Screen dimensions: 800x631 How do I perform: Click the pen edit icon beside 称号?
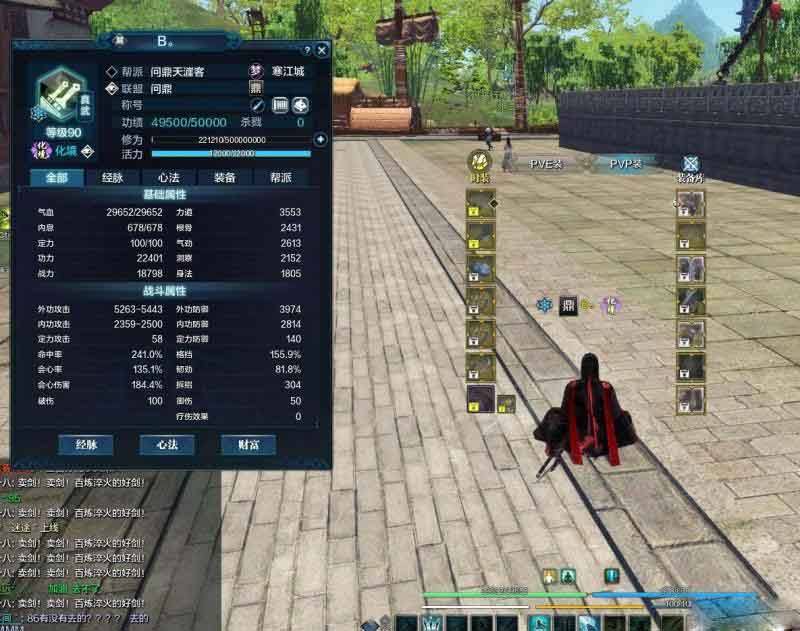(257, 105)
